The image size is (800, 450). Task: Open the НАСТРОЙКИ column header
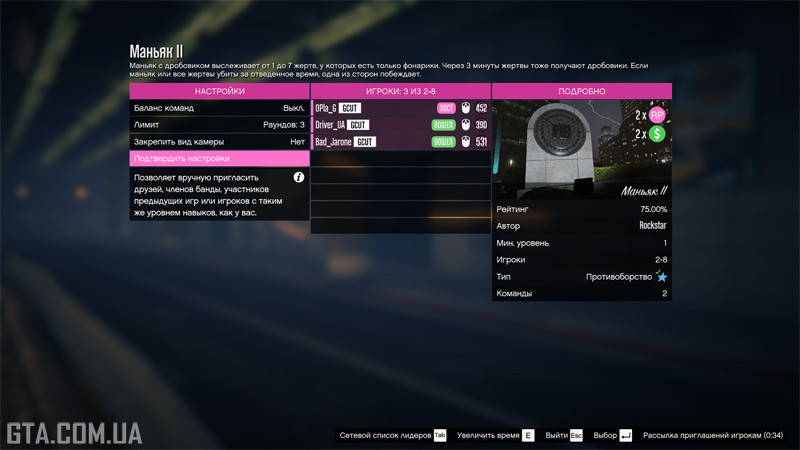point(219,91)
